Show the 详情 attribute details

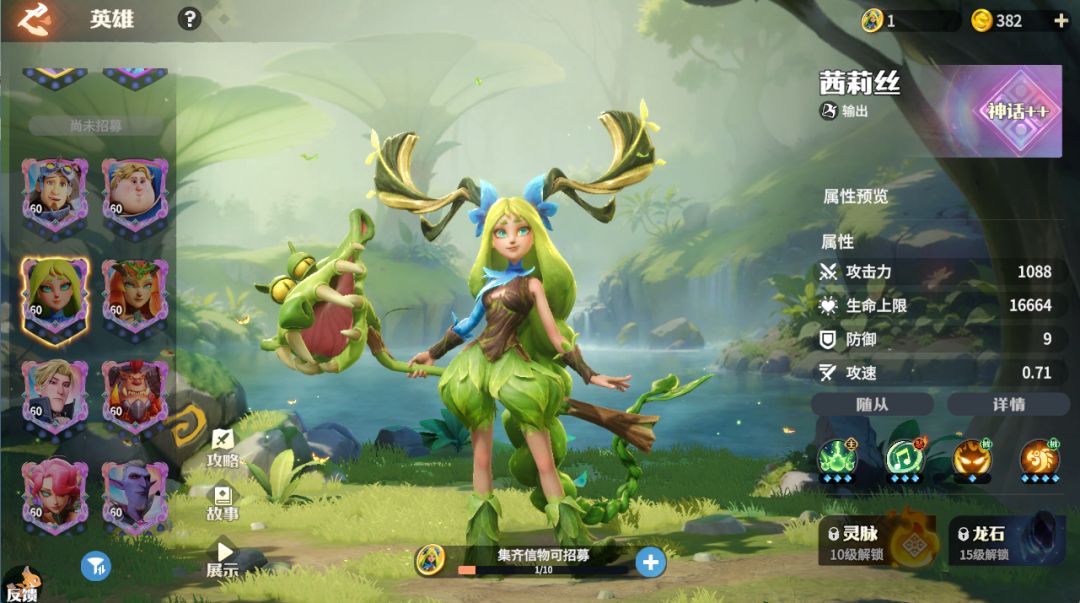[x=1008, y=404]
